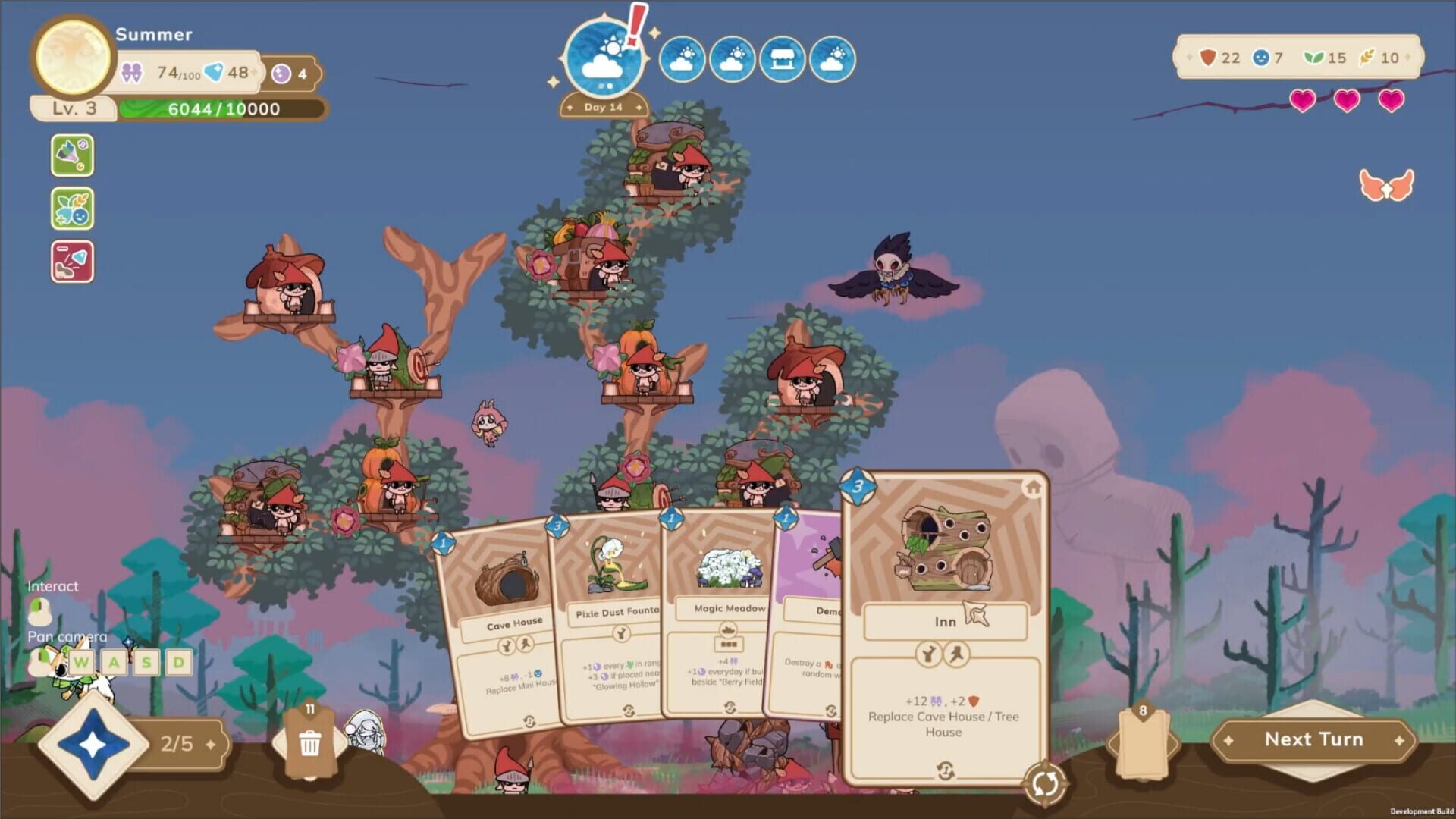Expand the Day 14 banner below the weather circle
1456x819 pixels.
click(x=603, y=106)
